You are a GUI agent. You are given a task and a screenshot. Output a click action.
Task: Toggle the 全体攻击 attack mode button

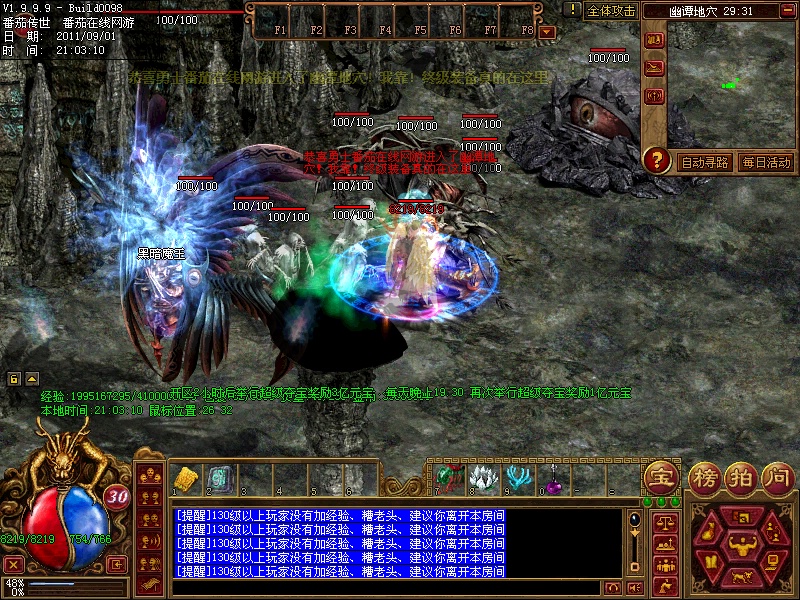611,11
